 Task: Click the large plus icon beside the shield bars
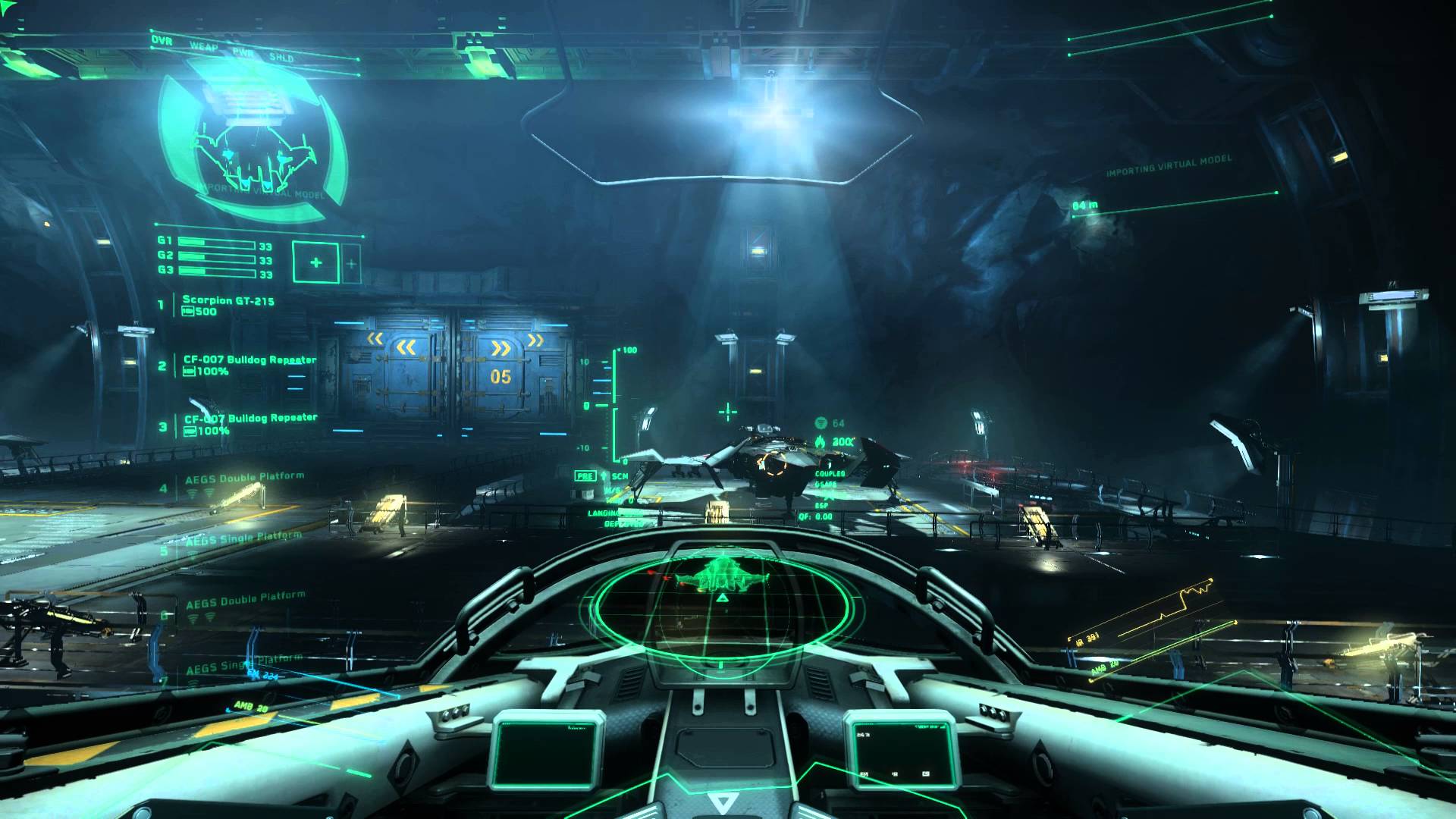click(x=315, y=262)
